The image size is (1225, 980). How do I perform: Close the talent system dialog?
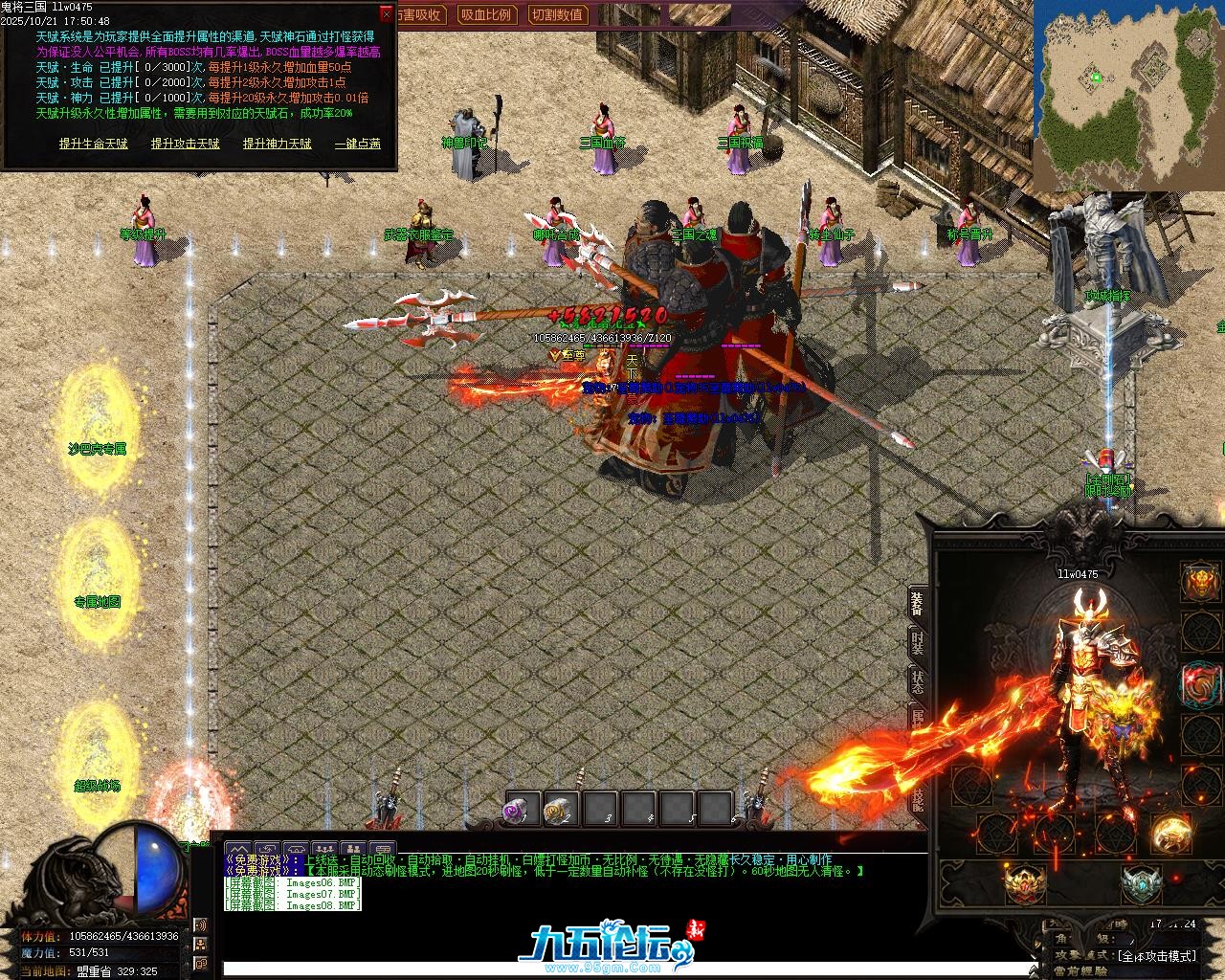tap(386, 14)
